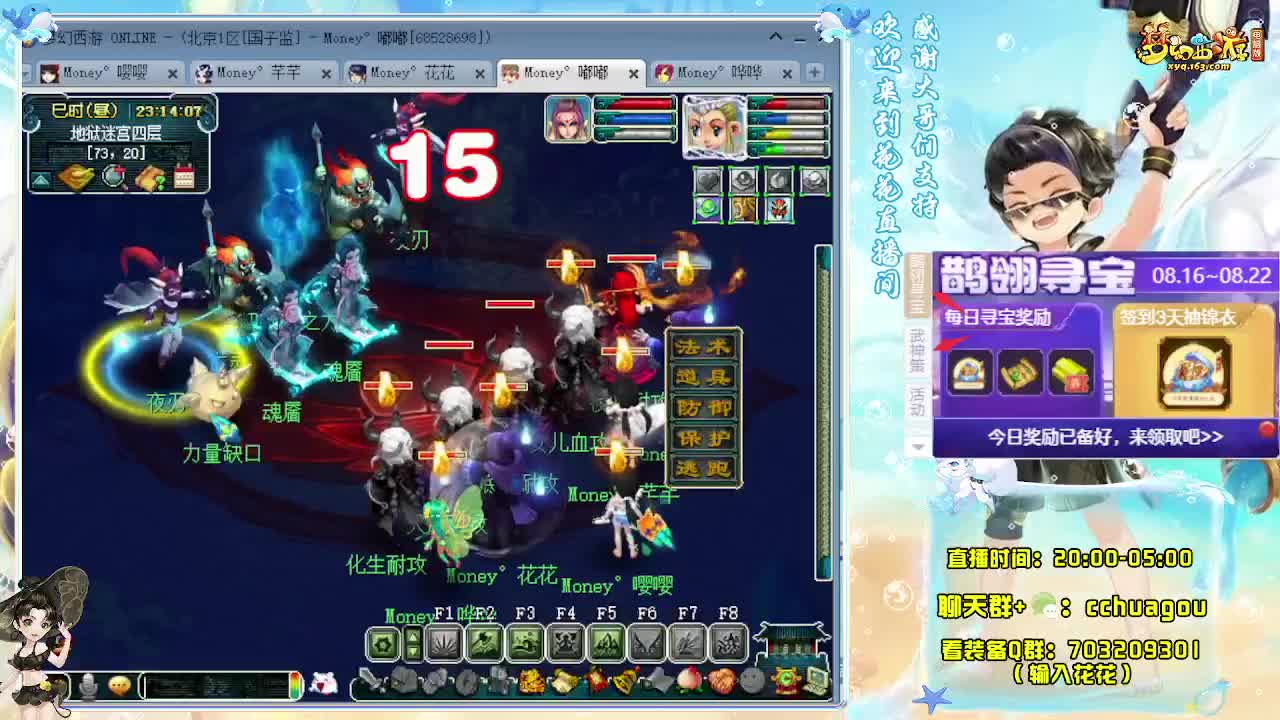Click the magnifier search icon in the location panel

coord(113,176)
